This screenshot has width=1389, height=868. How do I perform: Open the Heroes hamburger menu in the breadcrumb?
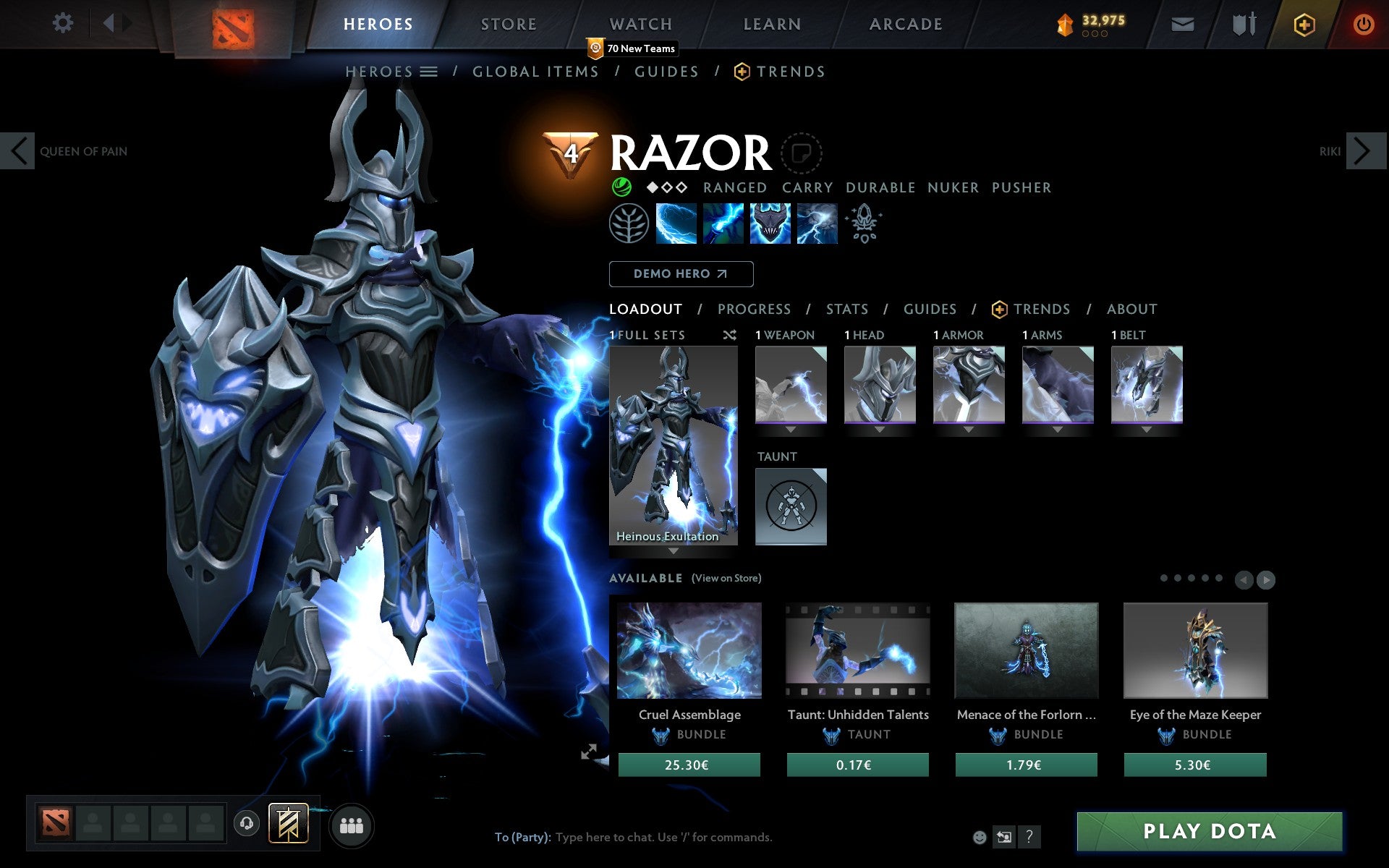[x=429, y=72]
